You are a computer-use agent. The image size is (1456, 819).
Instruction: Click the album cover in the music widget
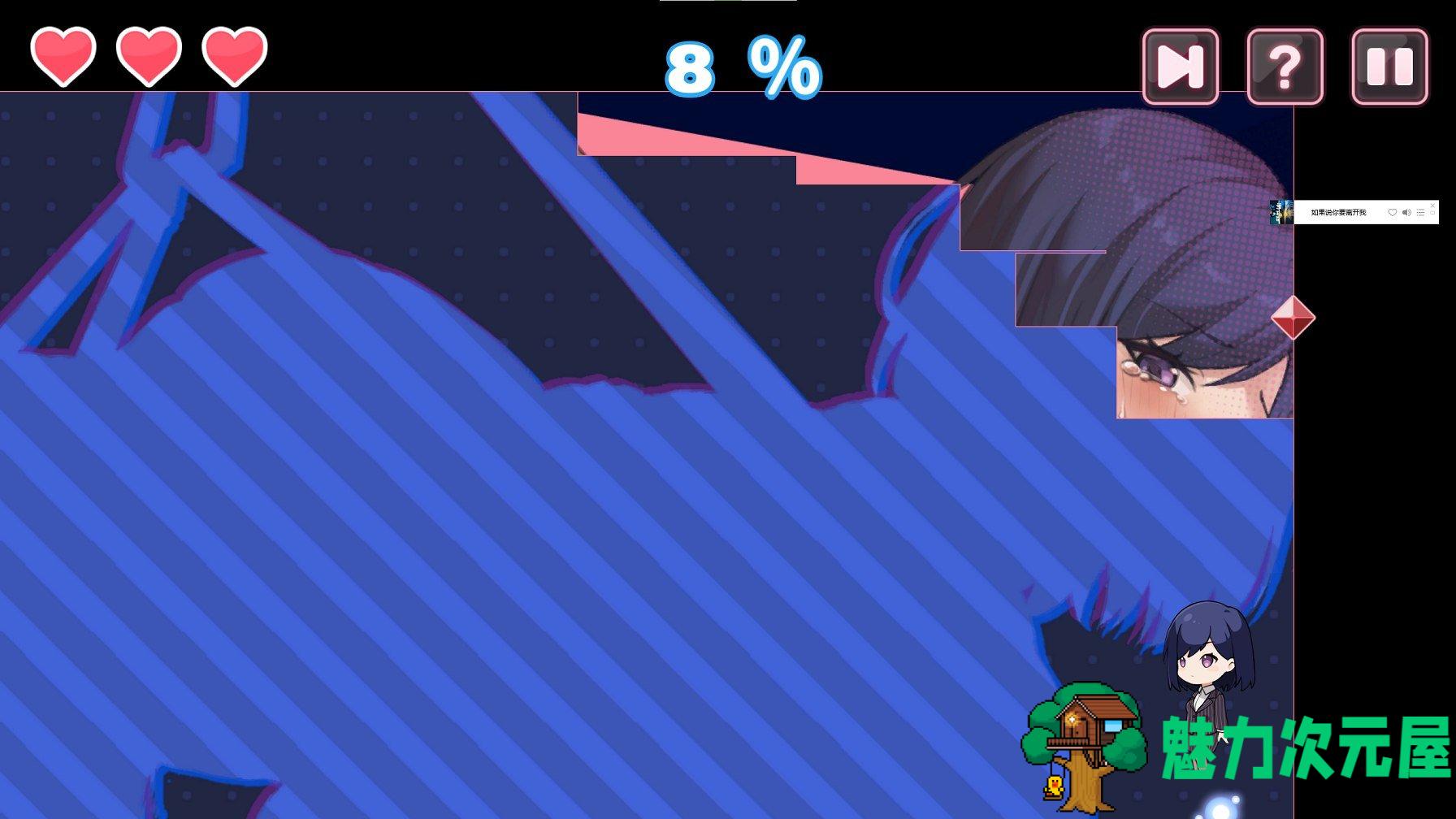tap(1281, 212)
